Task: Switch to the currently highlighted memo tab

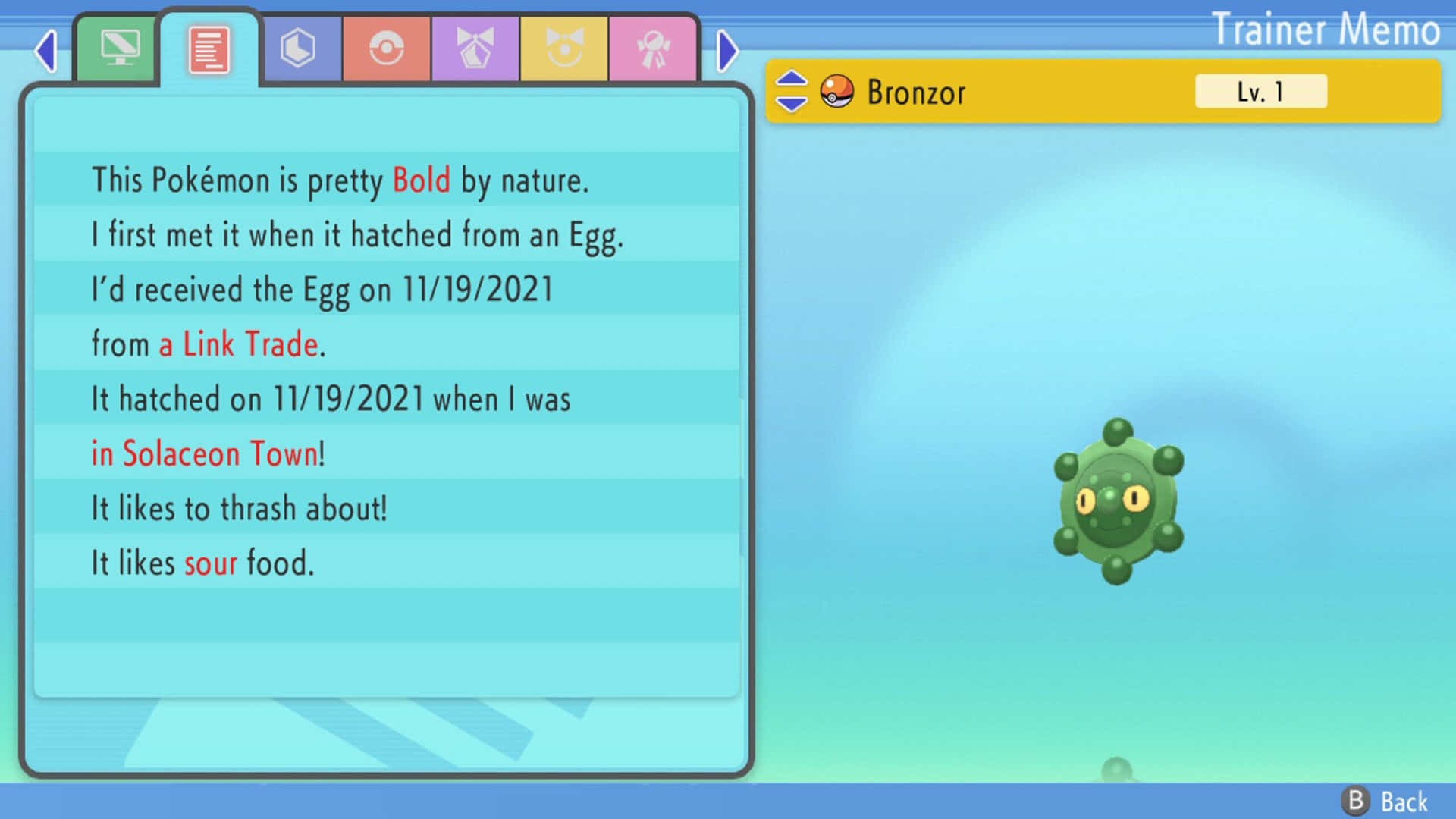Action: (x=210, y=48)
